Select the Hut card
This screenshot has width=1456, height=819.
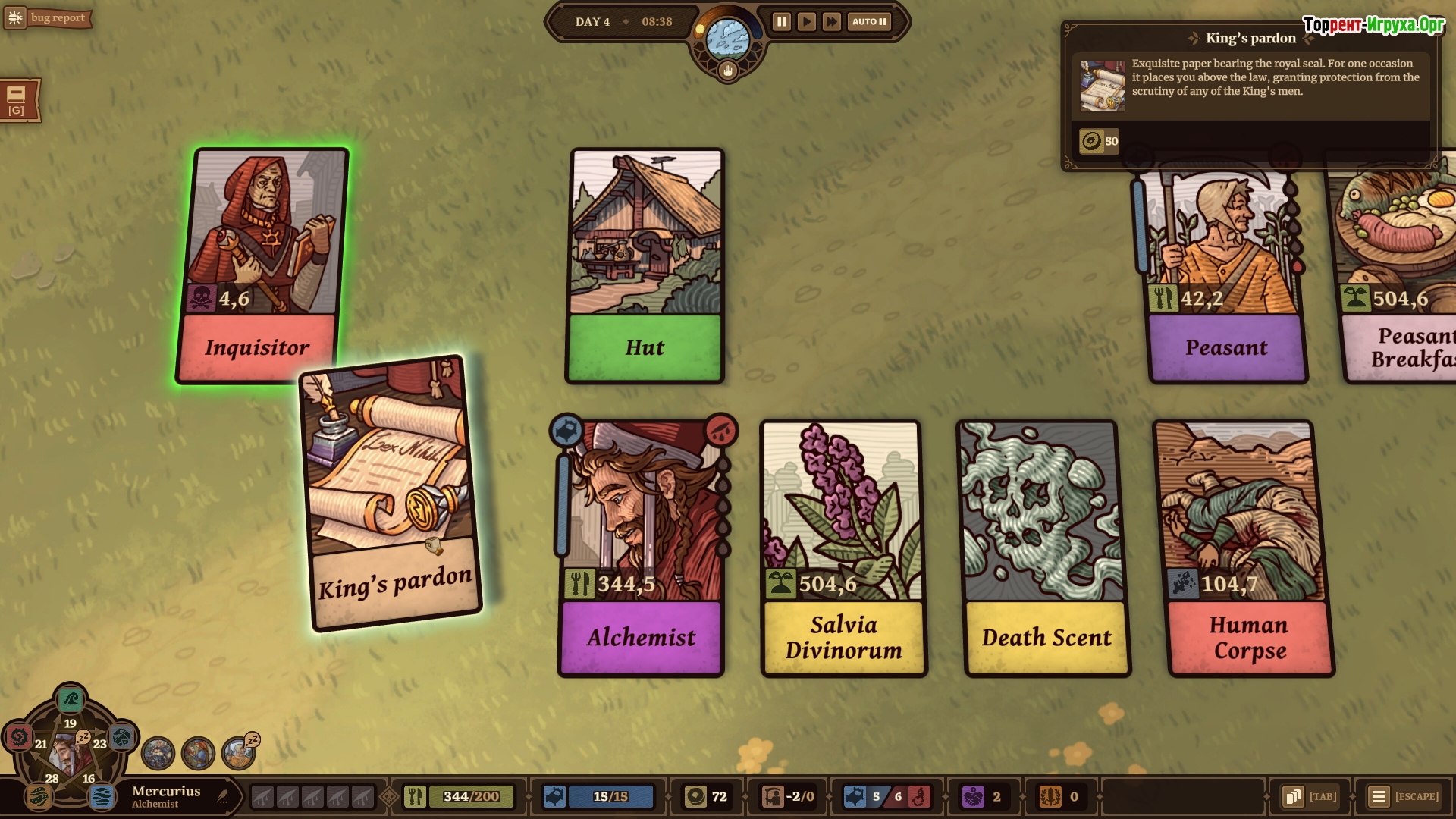coord(645,265)
